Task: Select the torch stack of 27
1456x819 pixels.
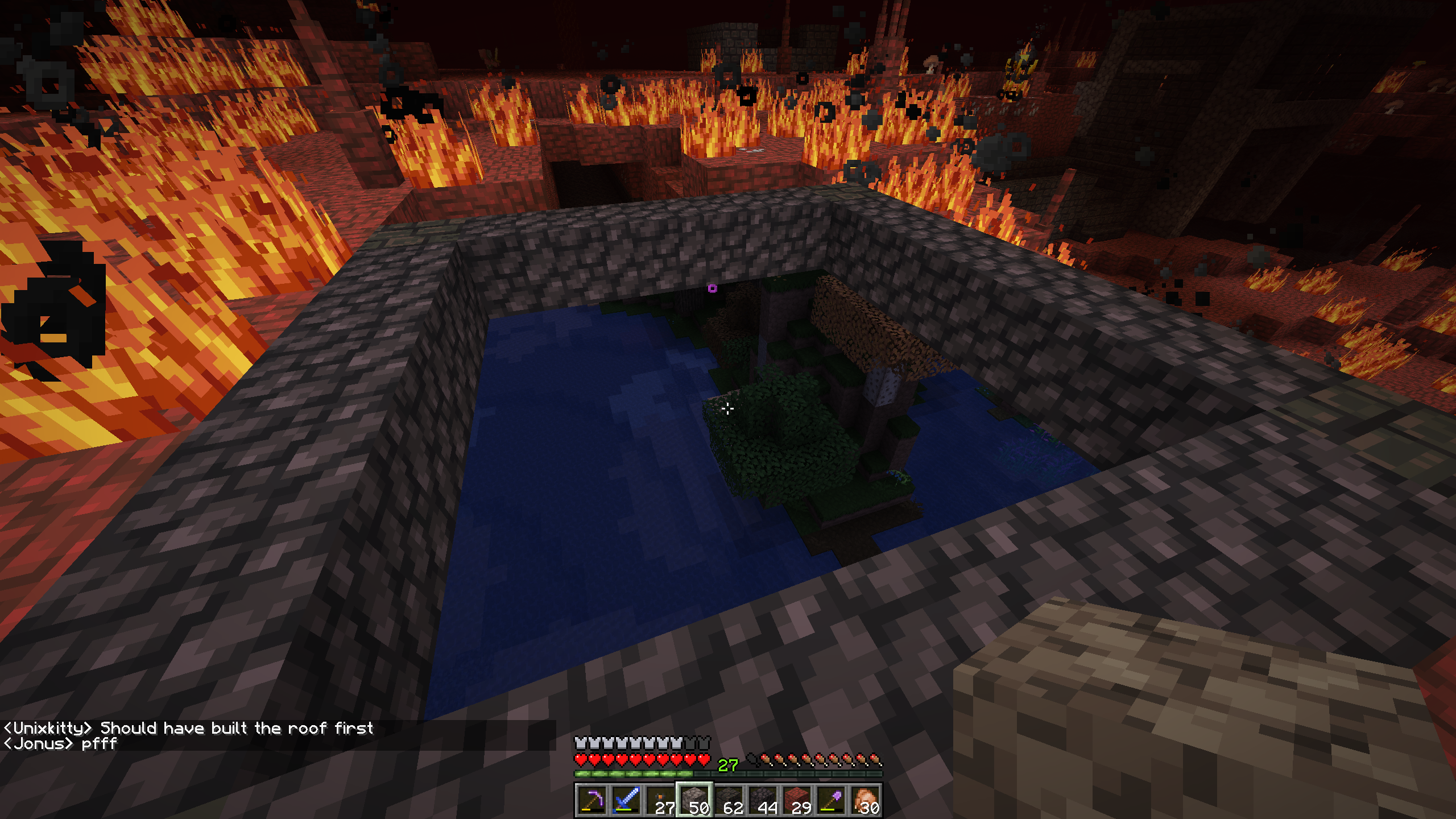Action: pos(660,800)
